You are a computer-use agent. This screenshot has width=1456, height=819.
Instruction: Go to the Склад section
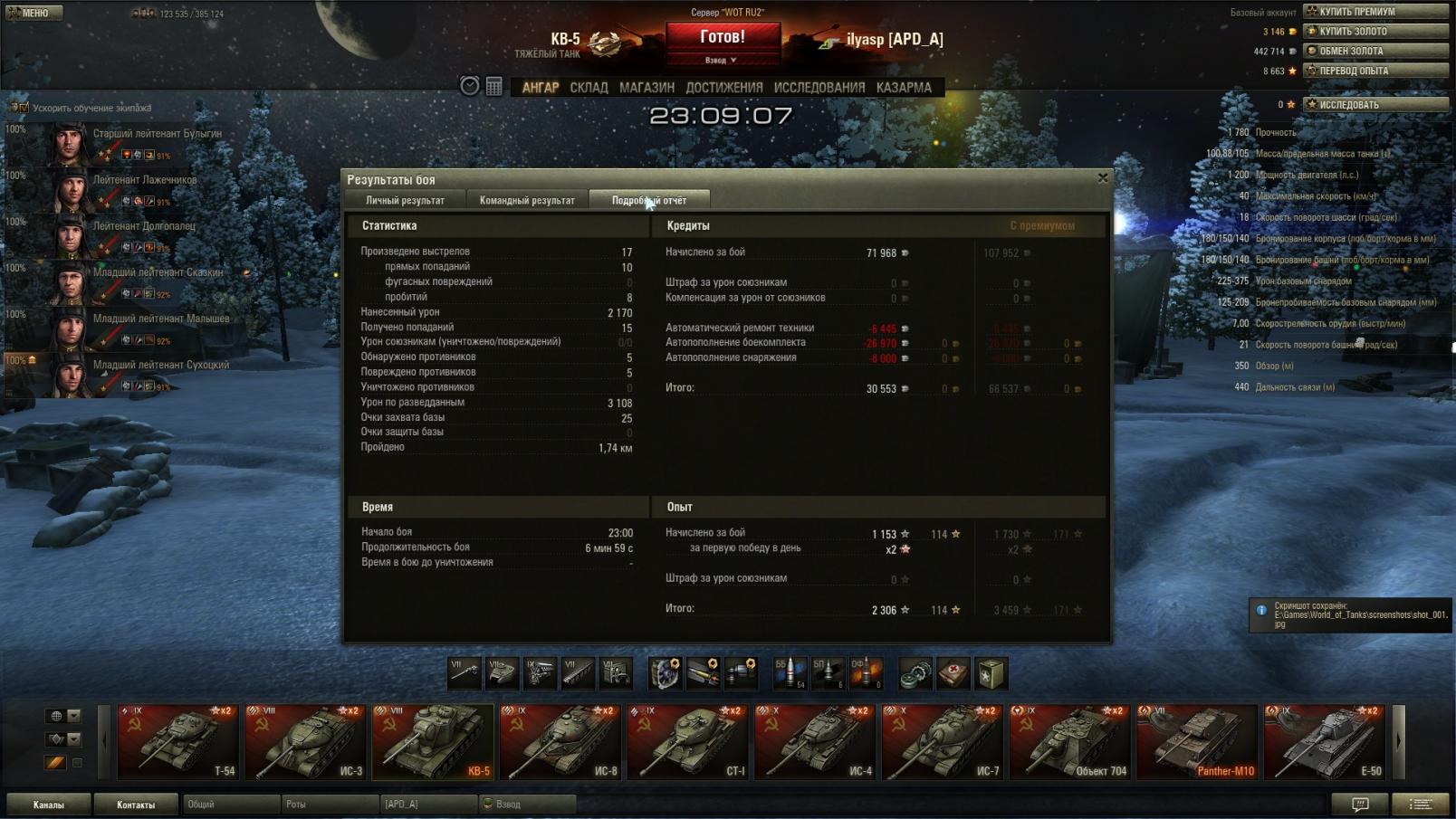[589, 88]
